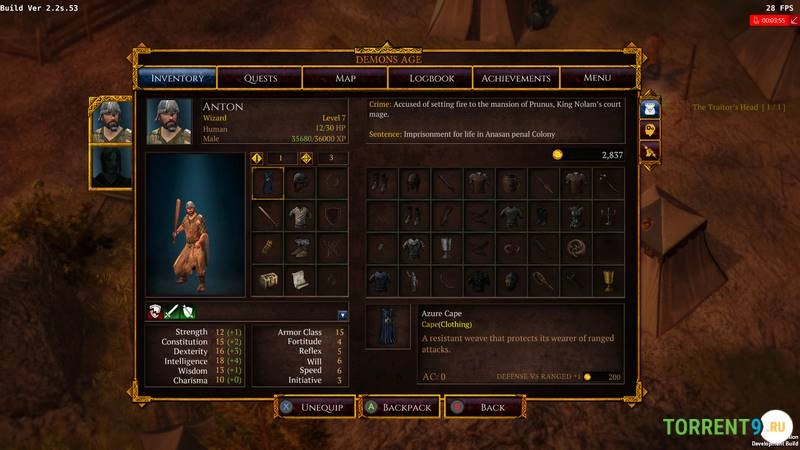View the Achievements tab

(x=516, y=78)
